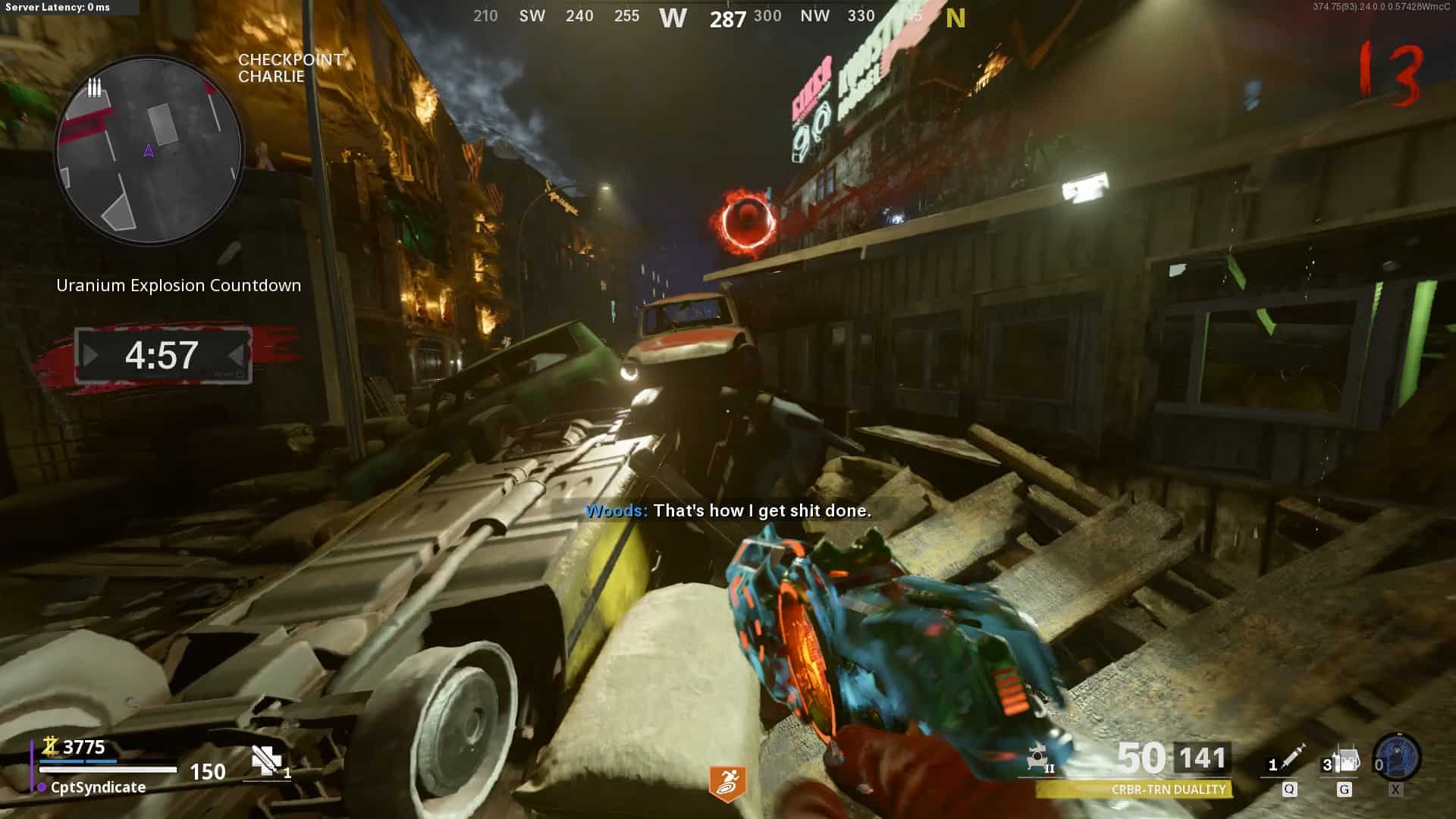This screenshot has width=1456, height=819.
Task: Activate the blue circular field upgrade
Action: (x=1398, y=758)
